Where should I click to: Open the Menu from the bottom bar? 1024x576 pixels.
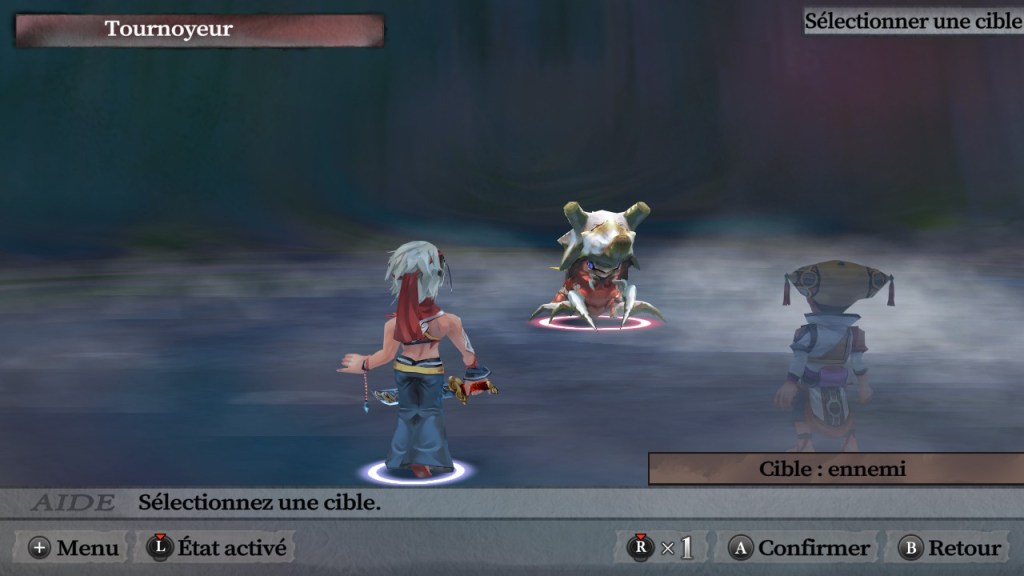click(x=73, y=548)
